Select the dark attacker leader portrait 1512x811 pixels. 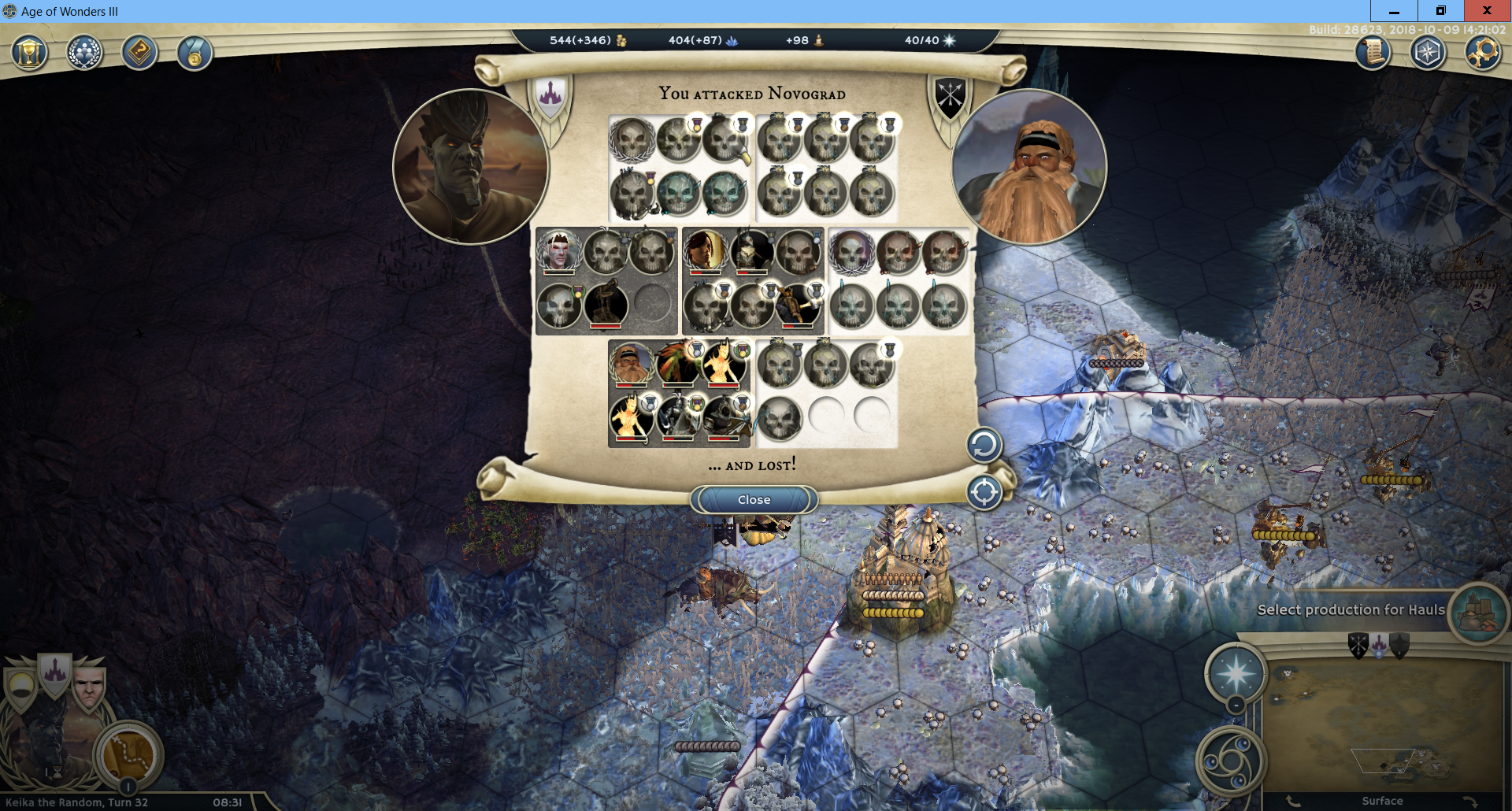(470, 167)
